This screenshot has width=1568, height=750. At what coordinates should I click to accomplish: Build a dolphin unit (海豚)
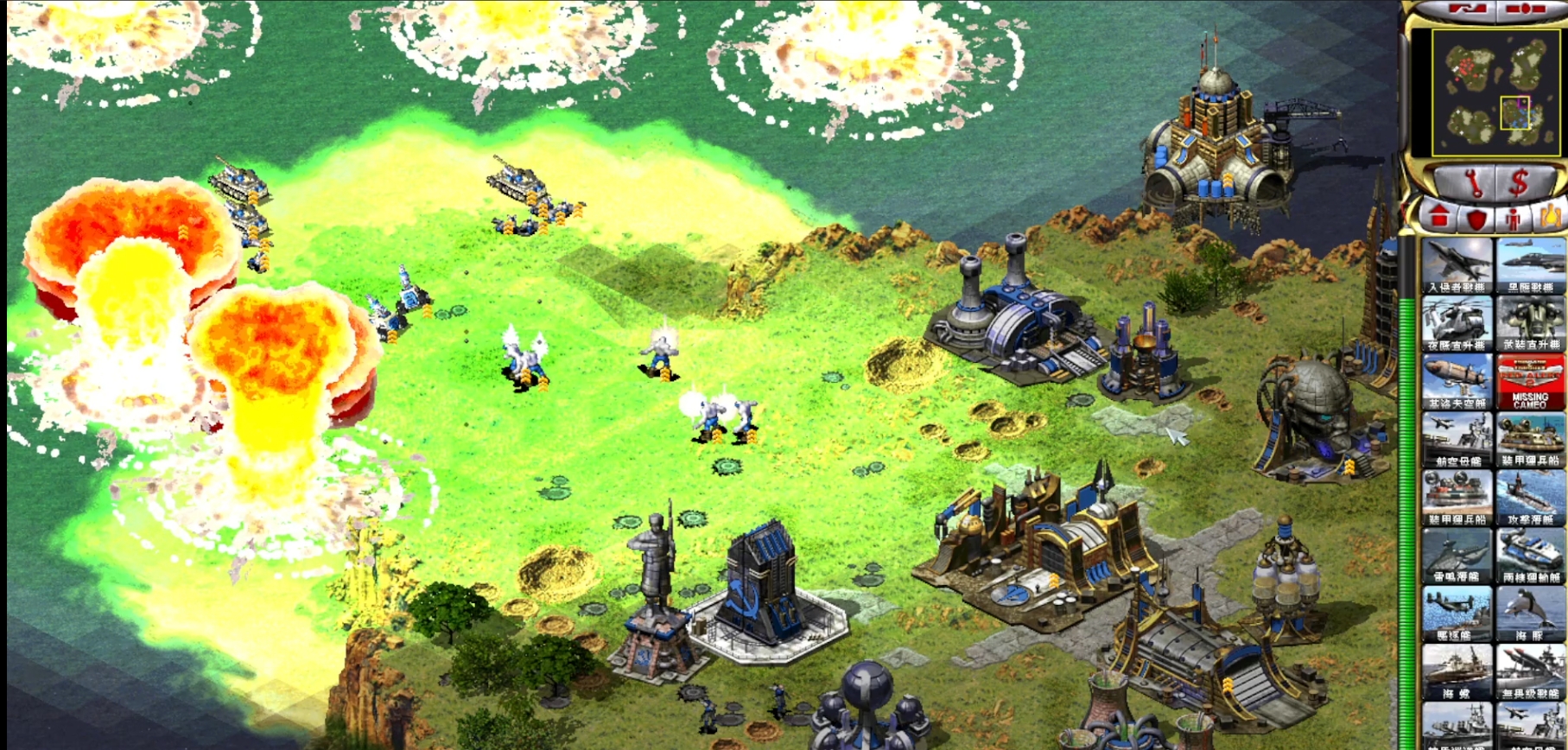1531,613
